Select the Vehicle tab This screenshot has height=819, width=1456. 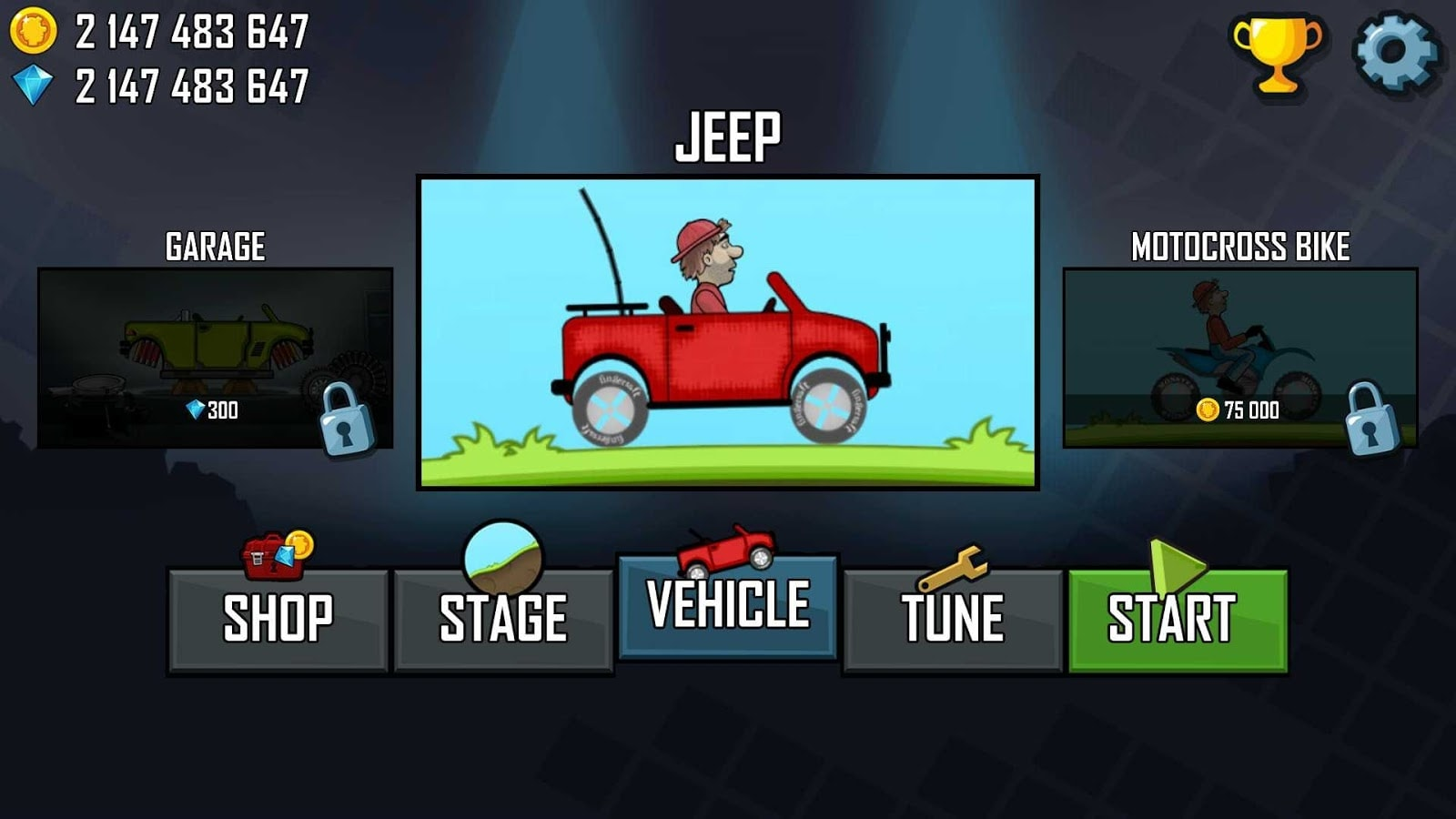(727, 605)
